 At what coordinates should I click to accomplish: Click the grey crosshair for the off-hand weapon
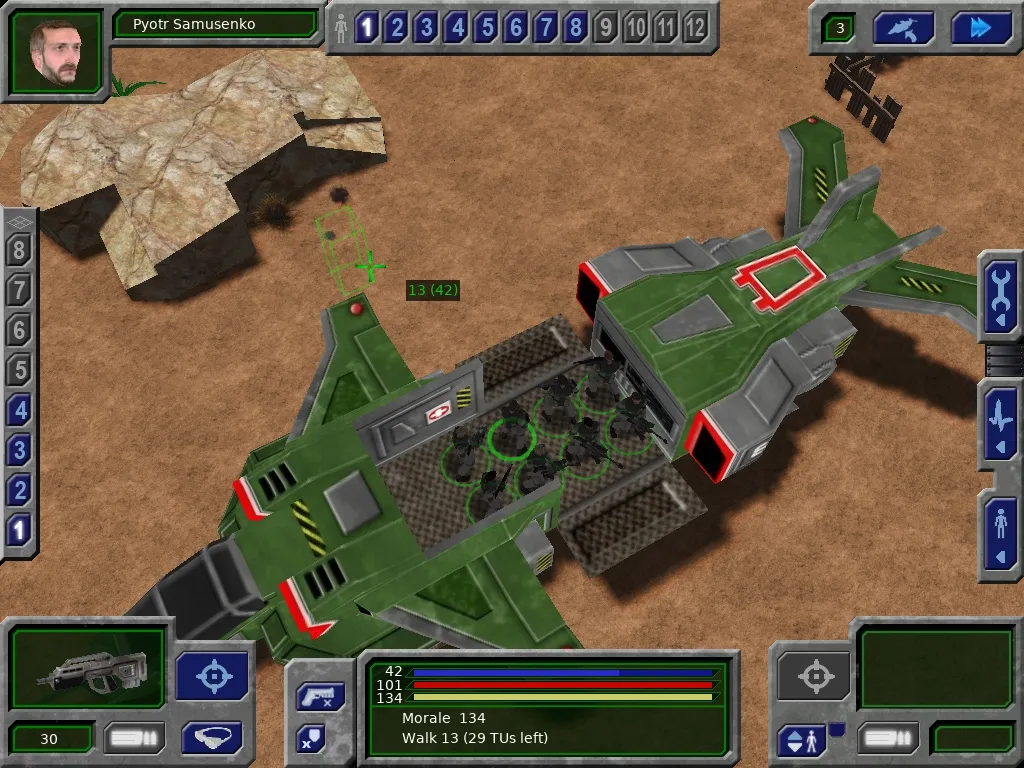[813, 677]
